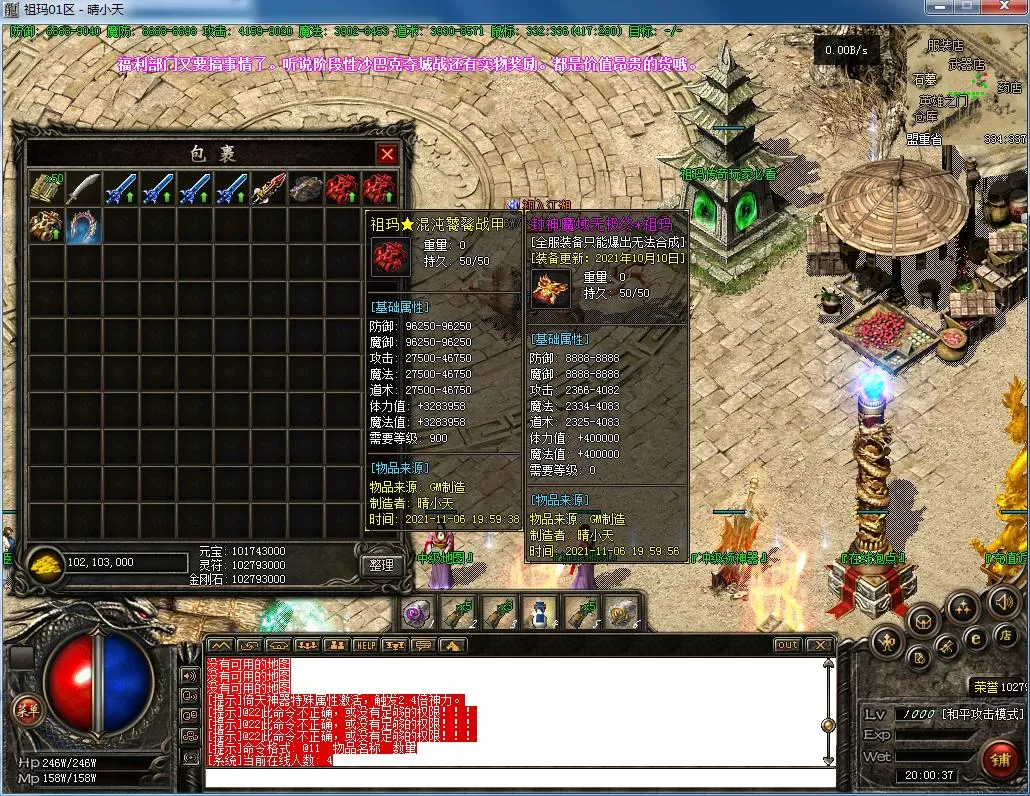Image resolution: width=1030 pixels, height=796 pixels.
Task: Open the 店 shop round button
Action: pyautogui.click(x=1004, y=635)
